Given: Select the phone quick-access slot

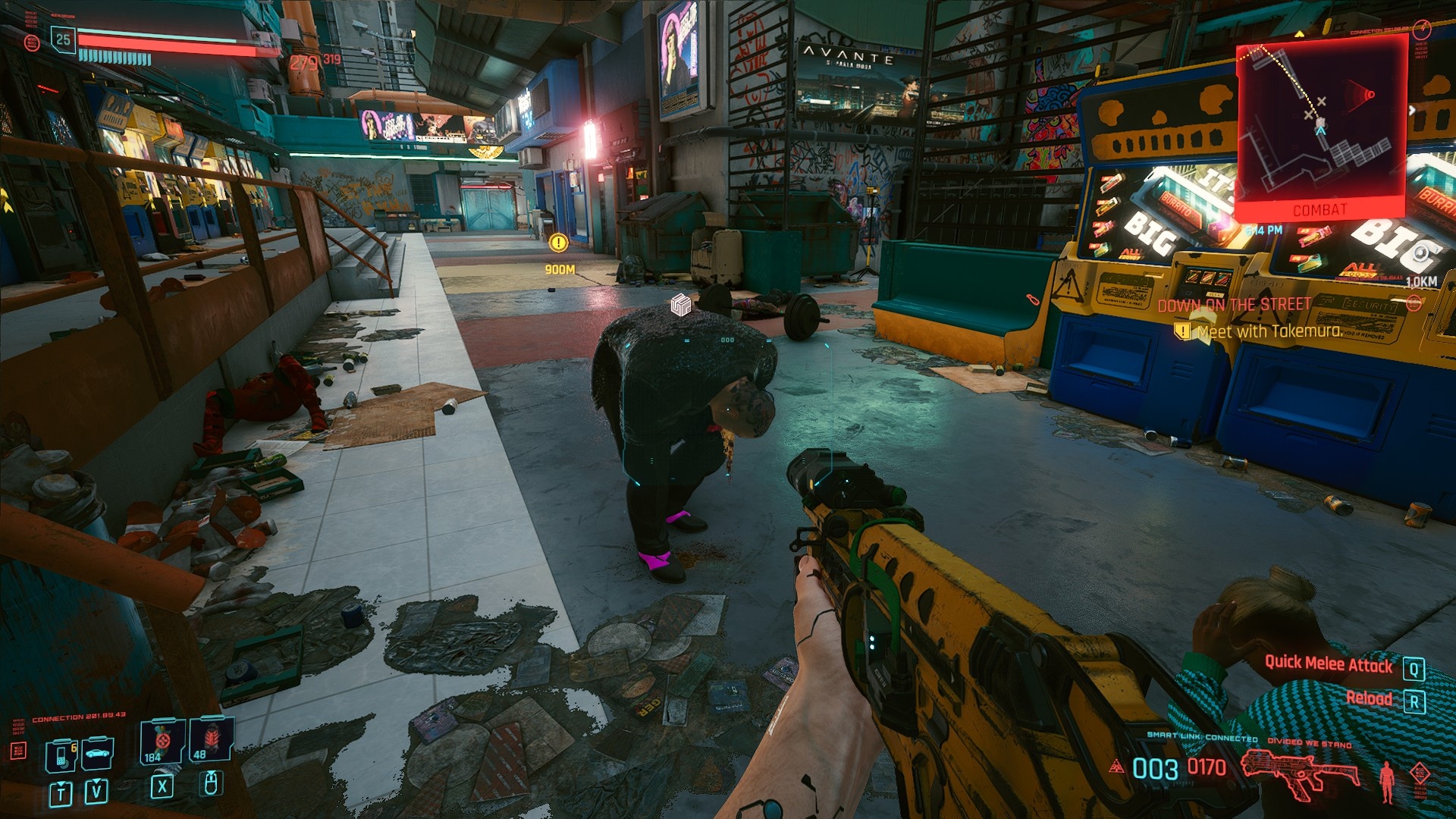Looking at the screenshot, I should click(61, 755).
